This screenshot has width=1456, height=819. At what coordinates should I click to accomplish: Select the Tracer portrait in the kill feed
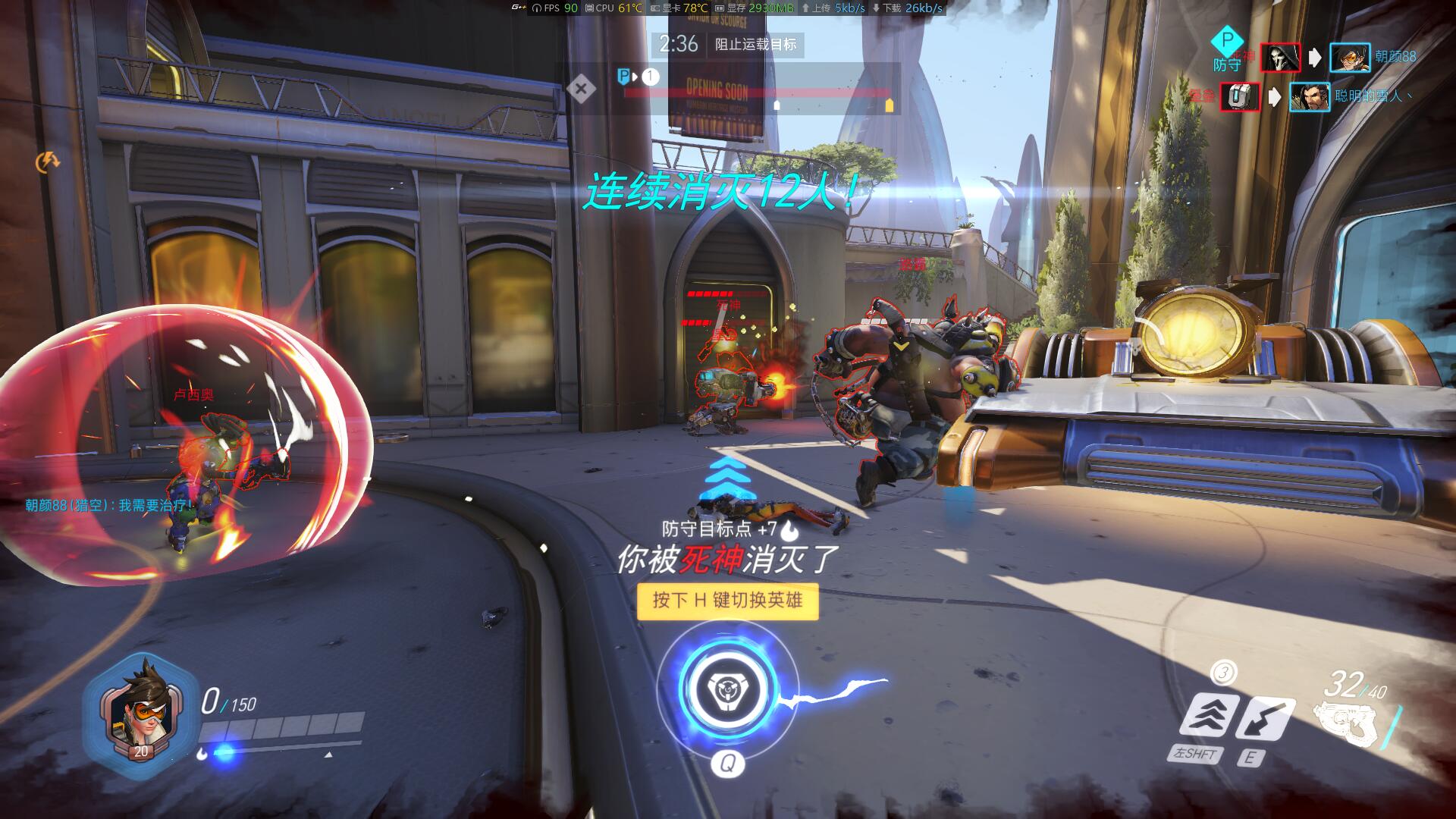coord(1350,58)
